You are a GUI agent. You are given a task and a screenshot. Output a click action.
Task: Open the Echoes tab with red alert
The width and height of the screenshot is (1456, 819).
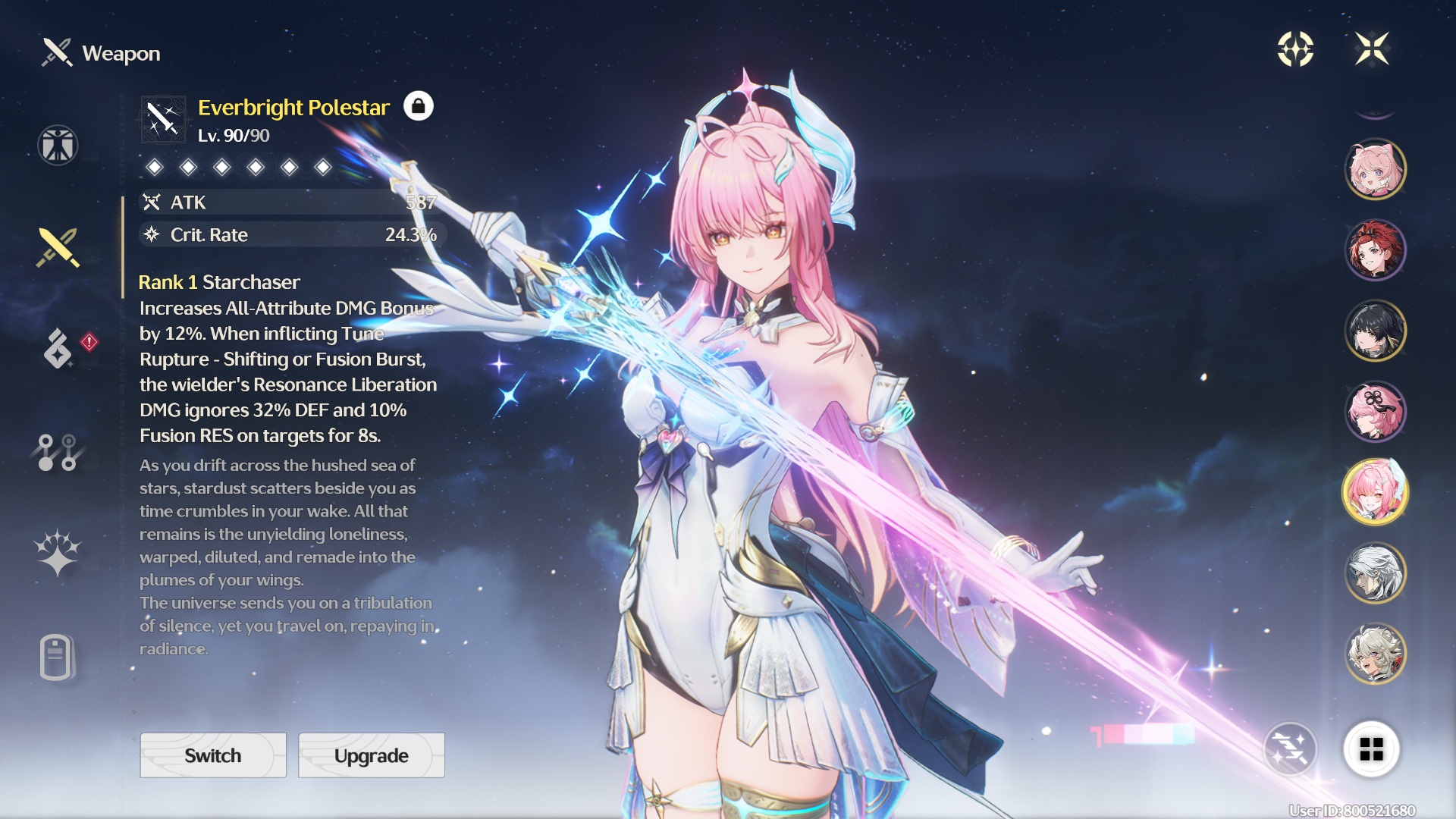(59, 348)
